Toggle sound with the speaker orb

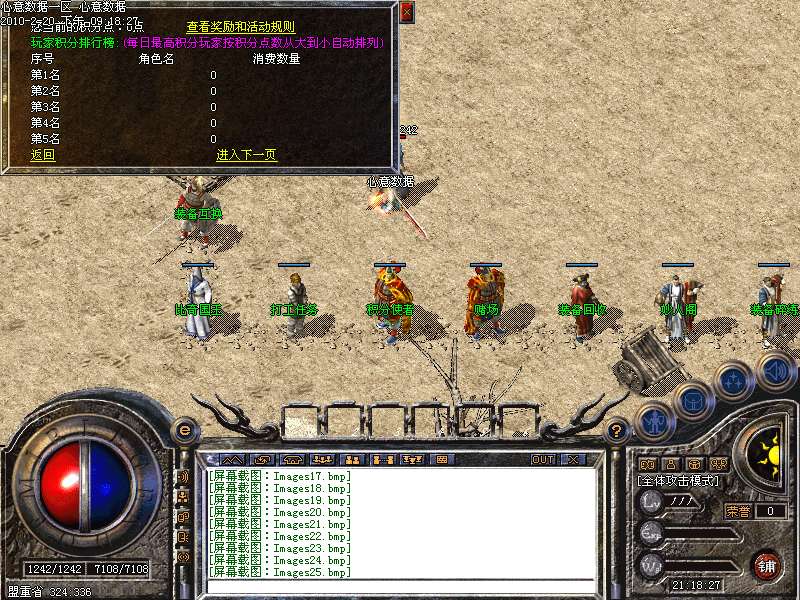pyautogui.click(x=776, y=371)
